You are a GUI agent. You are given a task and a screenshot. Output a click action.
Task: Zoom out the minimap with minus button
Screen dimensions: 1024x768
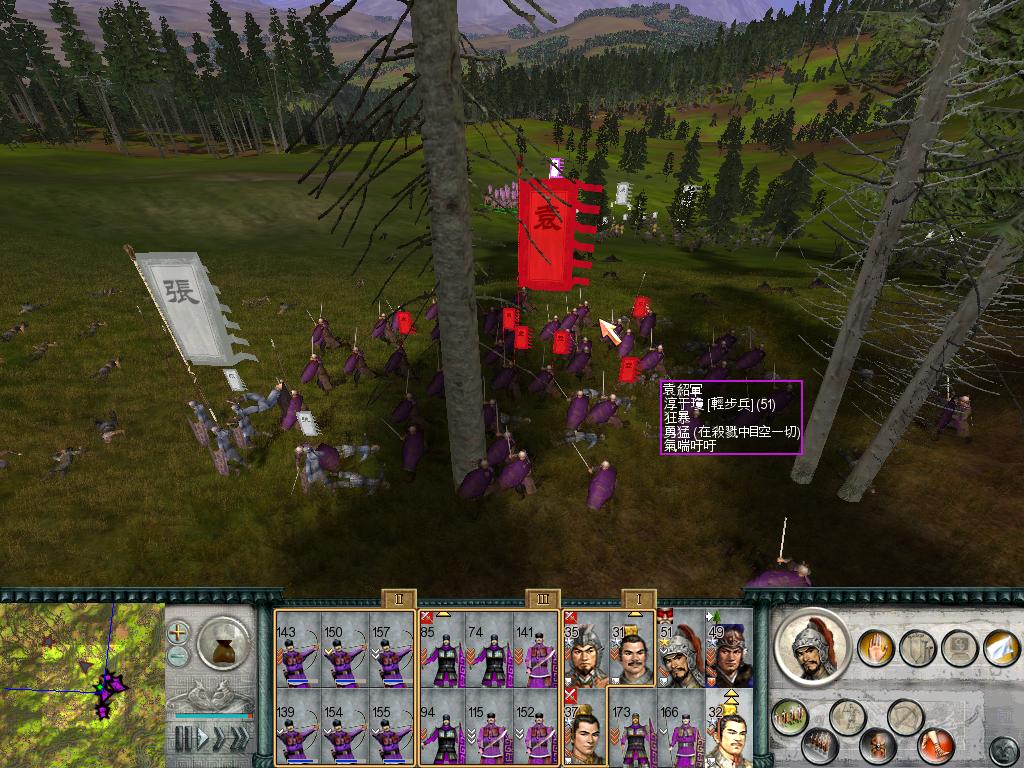(178, 656)
